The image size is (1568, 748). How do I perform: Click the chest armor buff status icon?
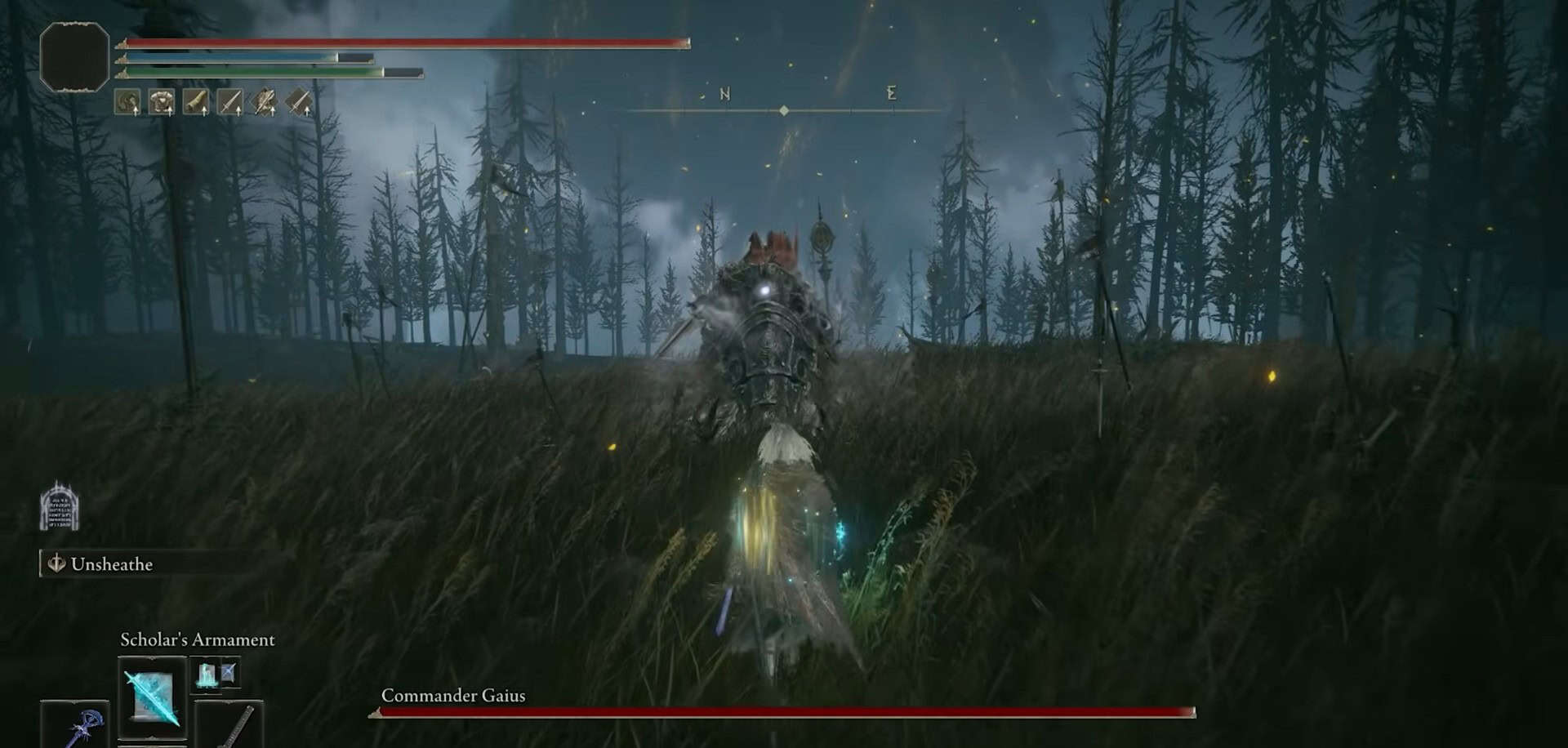click(x=162, y=102)
